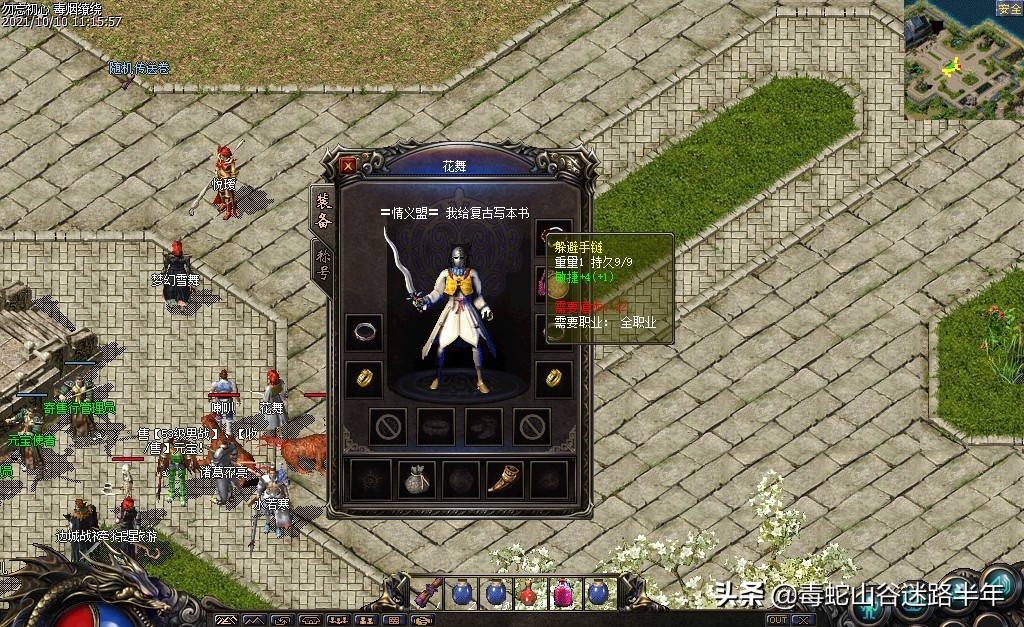Select the right gold ring slot
This screenshot has height=627, width=1024.
tap(553, 378)
